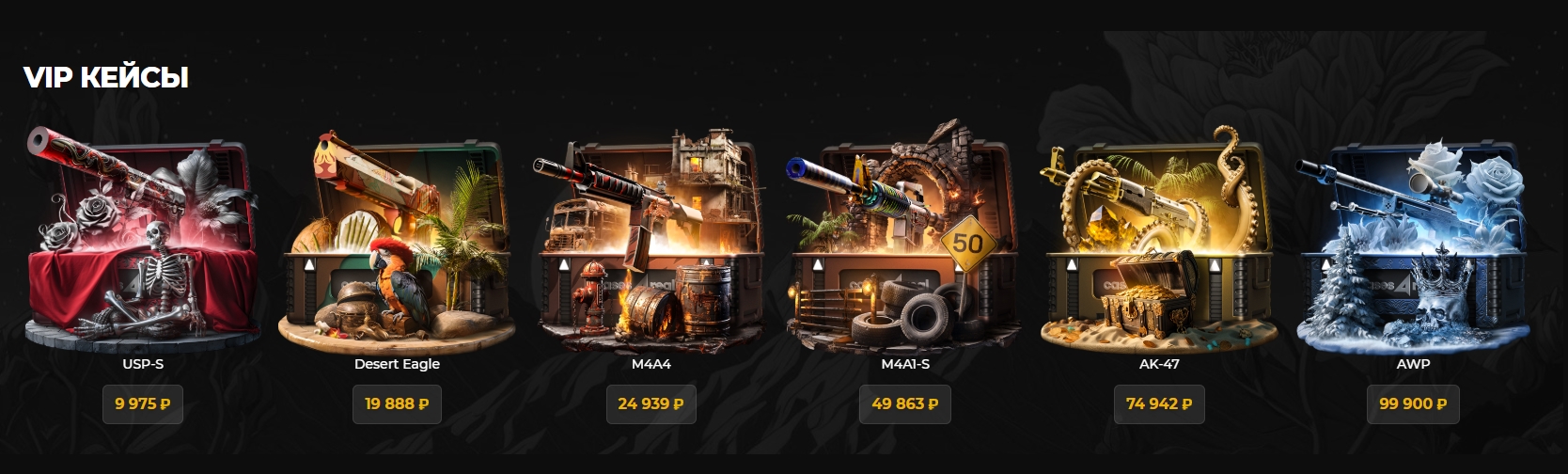Choose the 49 863 ₽ price button

point(904,403)
